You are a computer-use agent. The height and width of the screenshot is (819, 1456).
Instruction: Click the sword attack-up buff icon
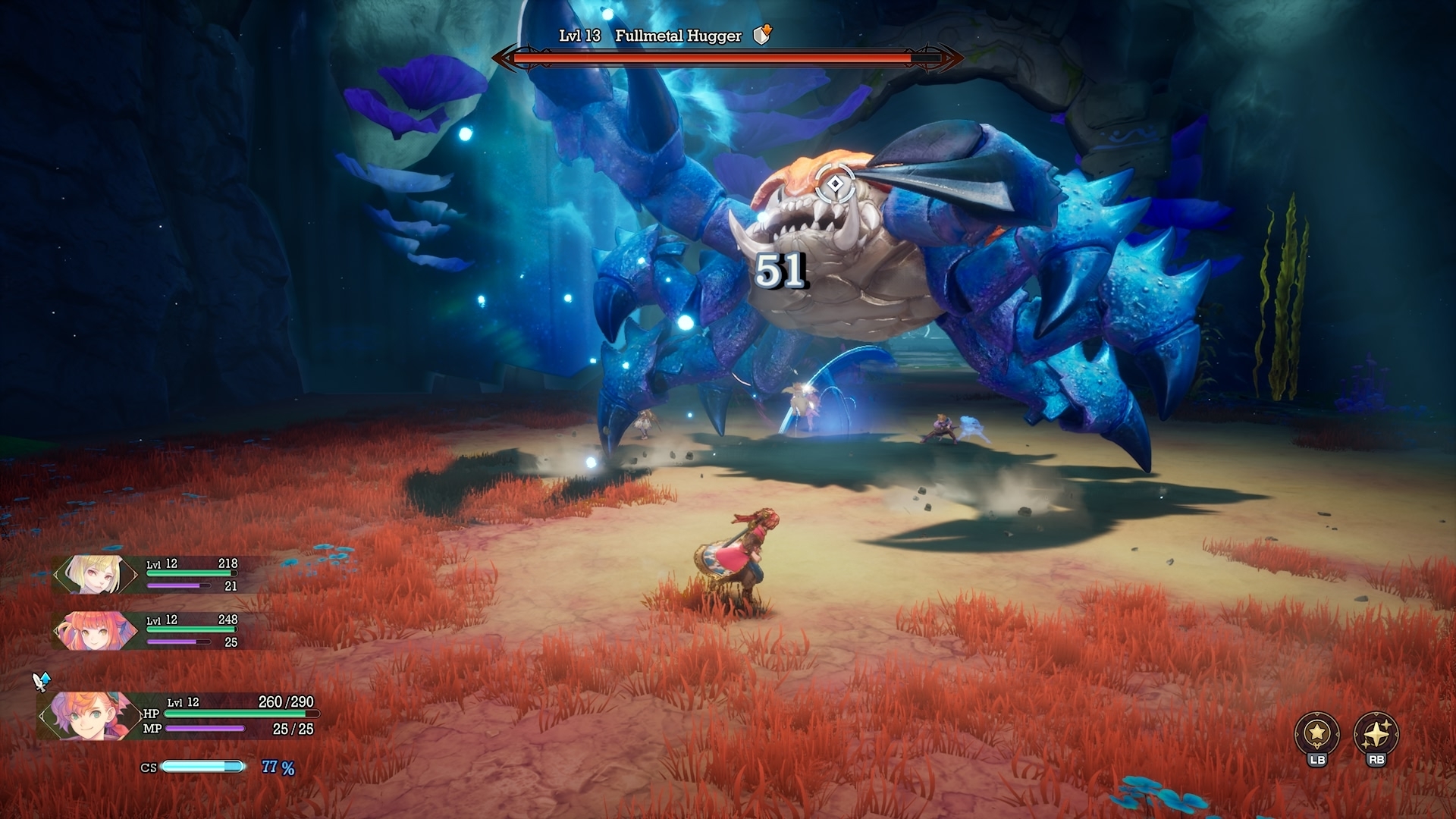click(42, 681)
